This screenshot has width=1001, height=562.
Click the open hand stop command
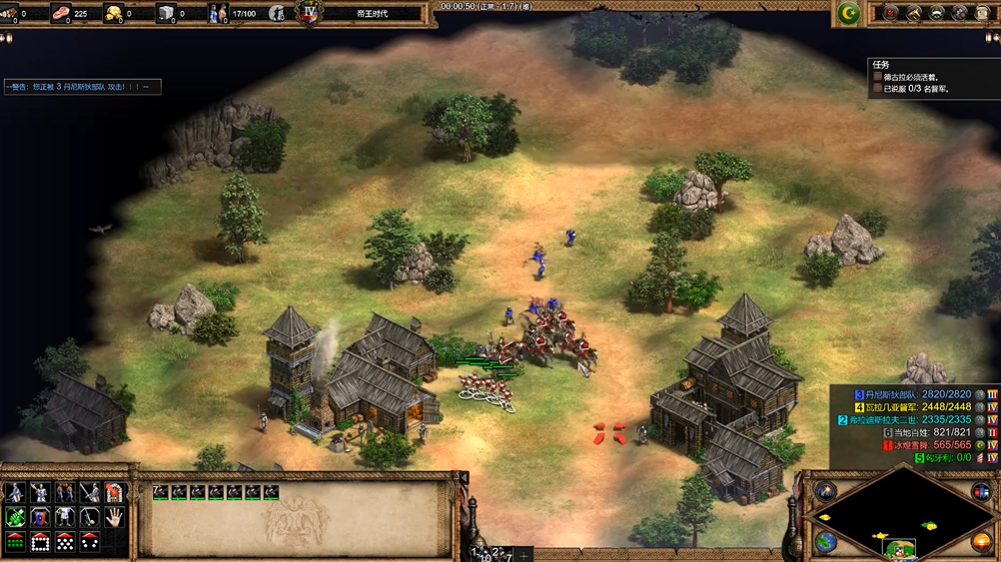(x=114, y=517)
